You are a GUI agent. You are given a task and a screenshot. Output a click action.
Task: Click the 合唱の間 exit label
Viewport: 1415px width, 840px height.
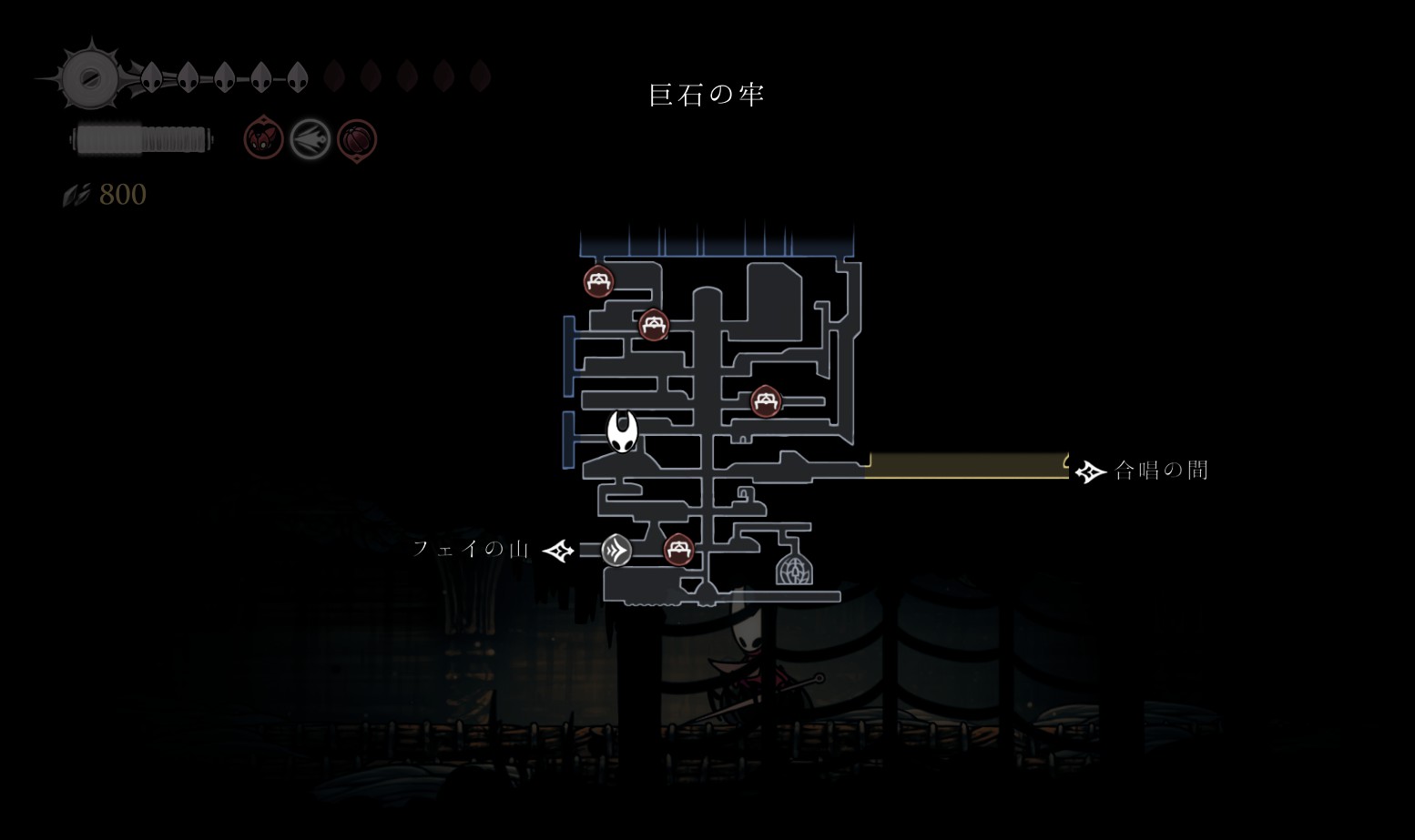click(x=1161, y=471)
